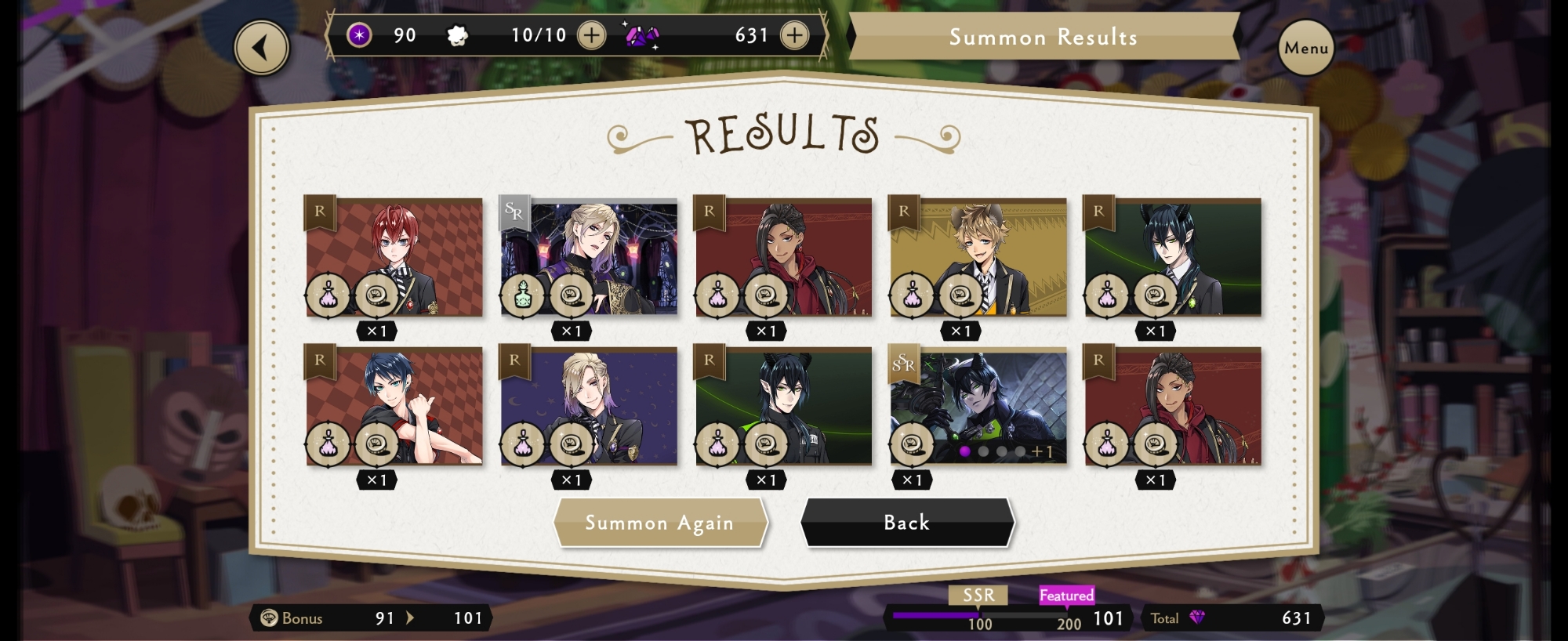Add stamina with the 10/10 plus button
Screen dimensions: 1568x641
(x=591, y=35)
